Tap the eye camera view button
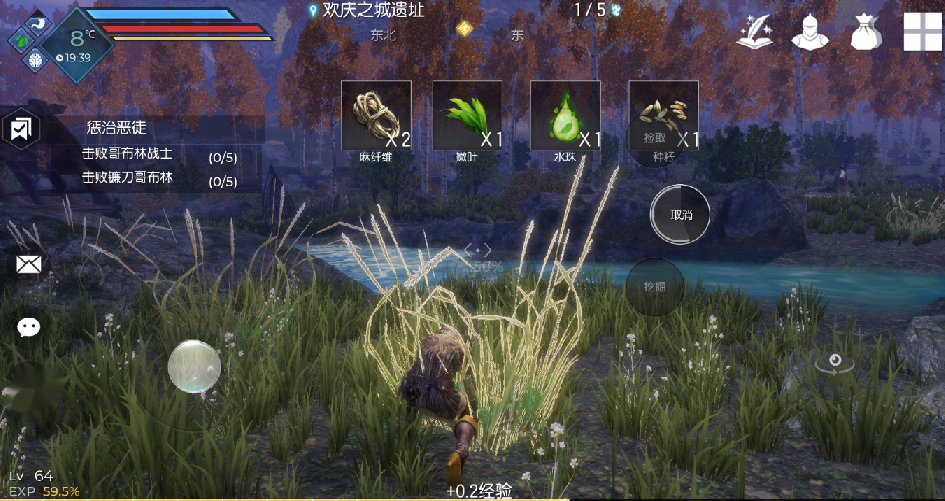The height and width of the screenshot is (501, 945). 835,362
